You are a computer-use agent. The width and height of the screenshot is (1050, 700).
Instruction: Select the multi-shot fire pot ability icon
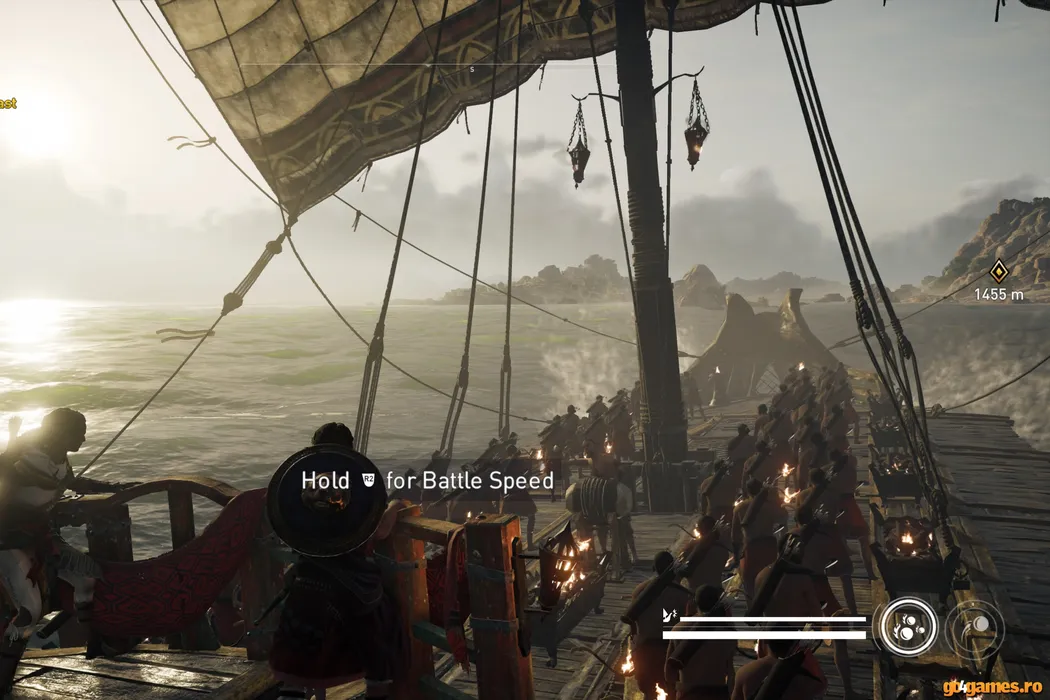(908, 627)
